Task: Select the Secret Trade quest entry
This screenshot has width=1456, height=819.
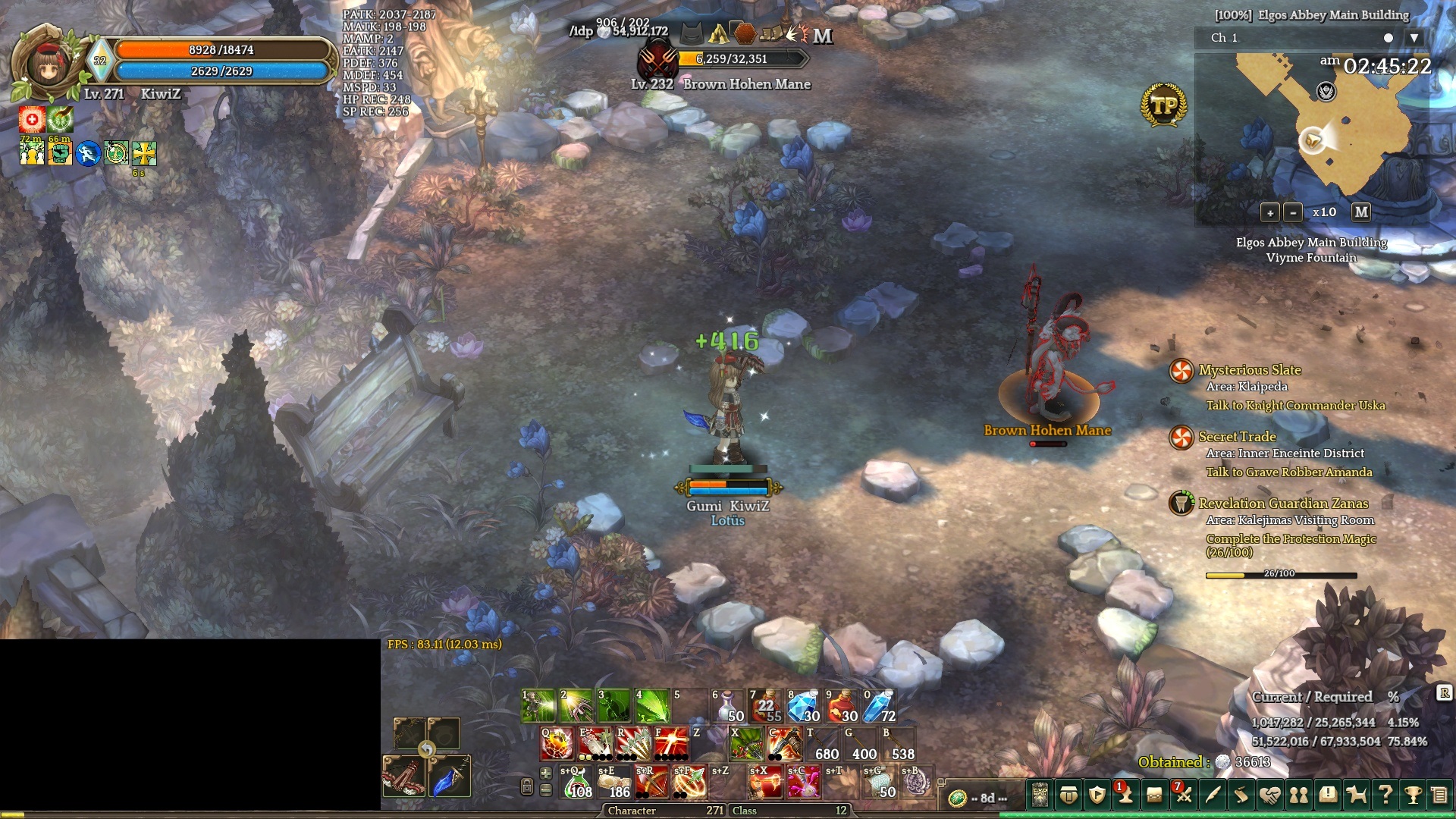Action: click(x=1237, y=437)
